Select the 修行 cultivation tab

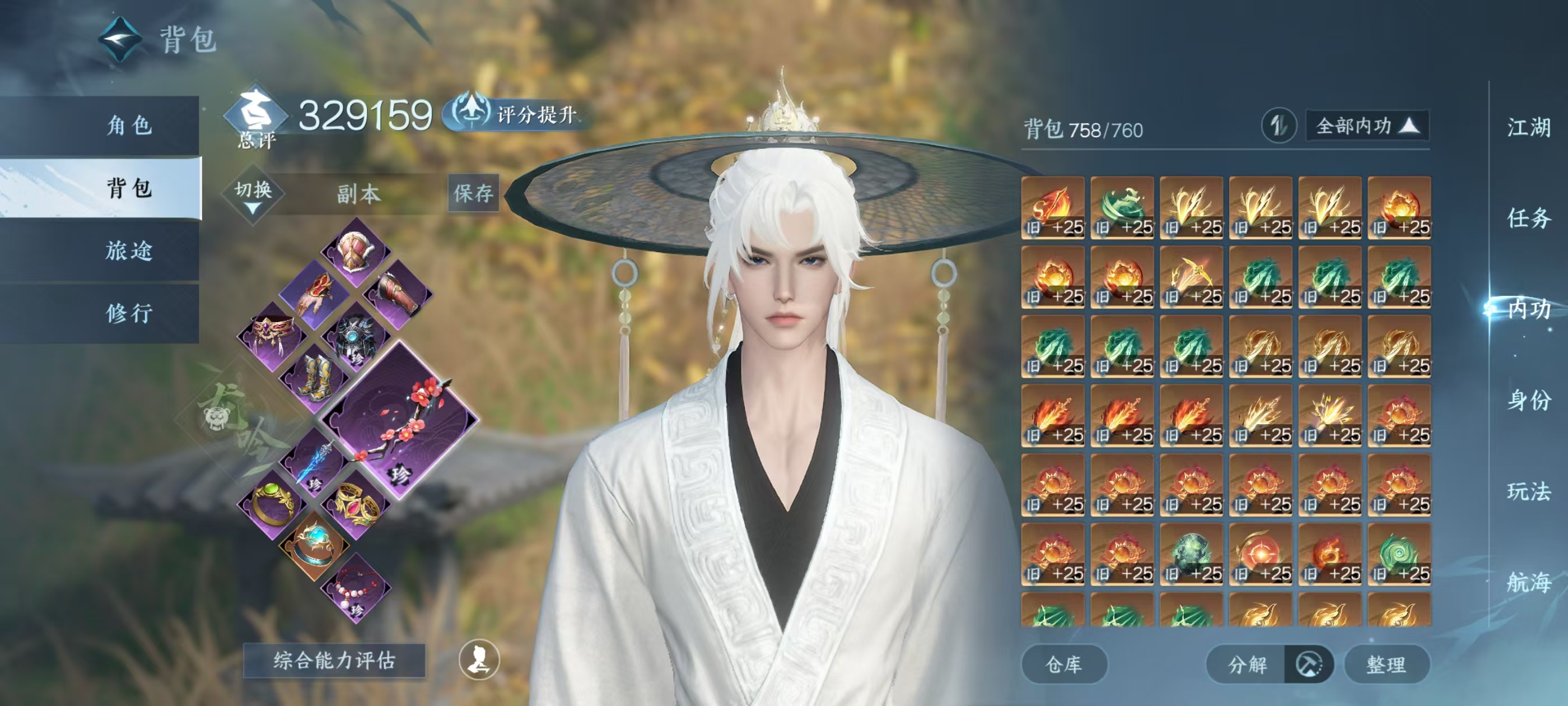click(129, 313)
